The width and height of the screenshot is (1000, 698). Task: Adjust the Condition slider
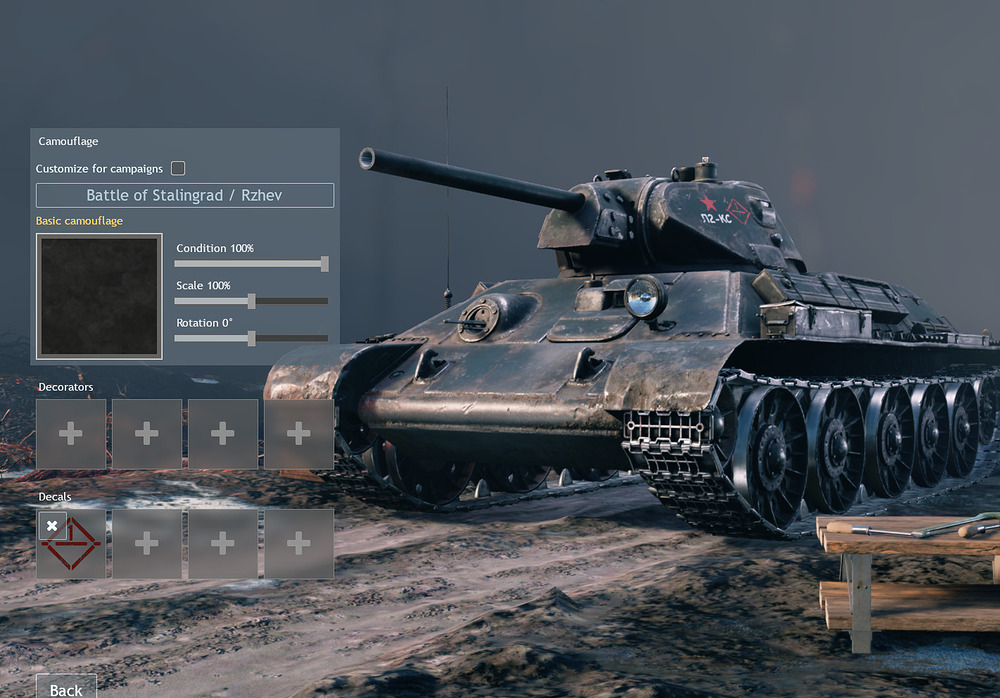tap(324, 264)
